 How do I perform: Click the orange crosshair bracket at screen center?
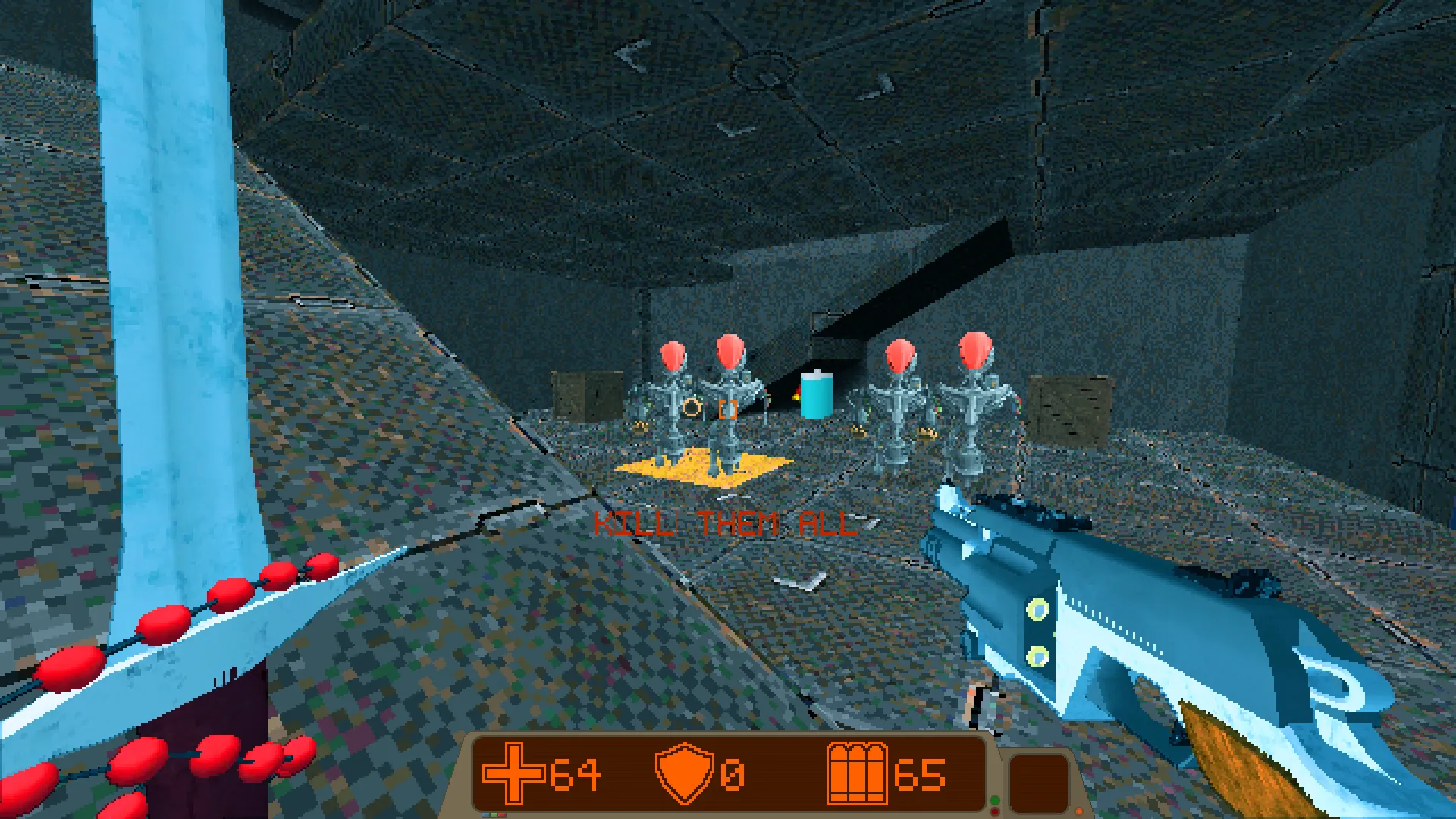click(727, 409)
